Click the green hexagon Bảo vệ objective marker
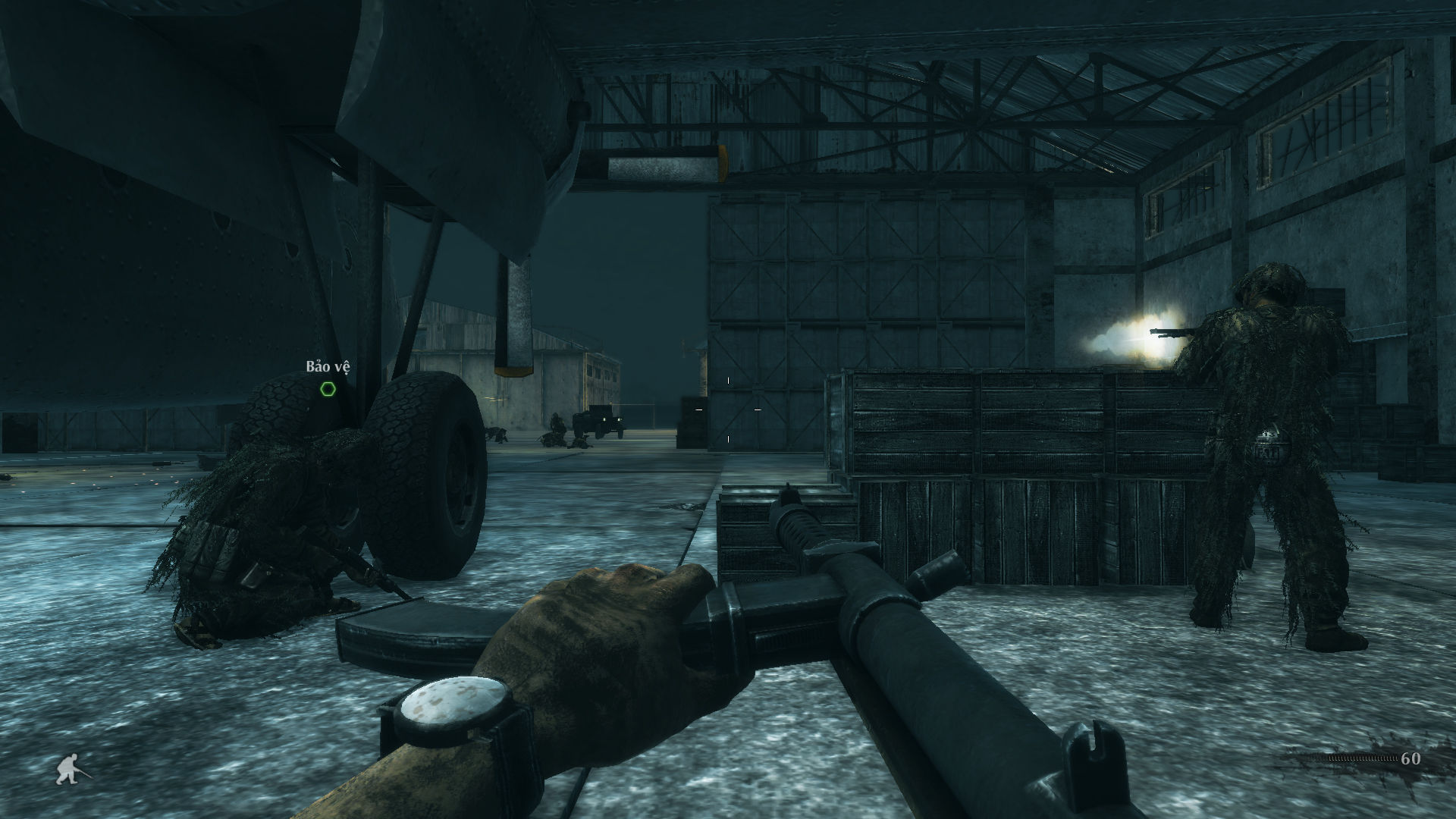The image size is (1456, 819). pos(328,389)
